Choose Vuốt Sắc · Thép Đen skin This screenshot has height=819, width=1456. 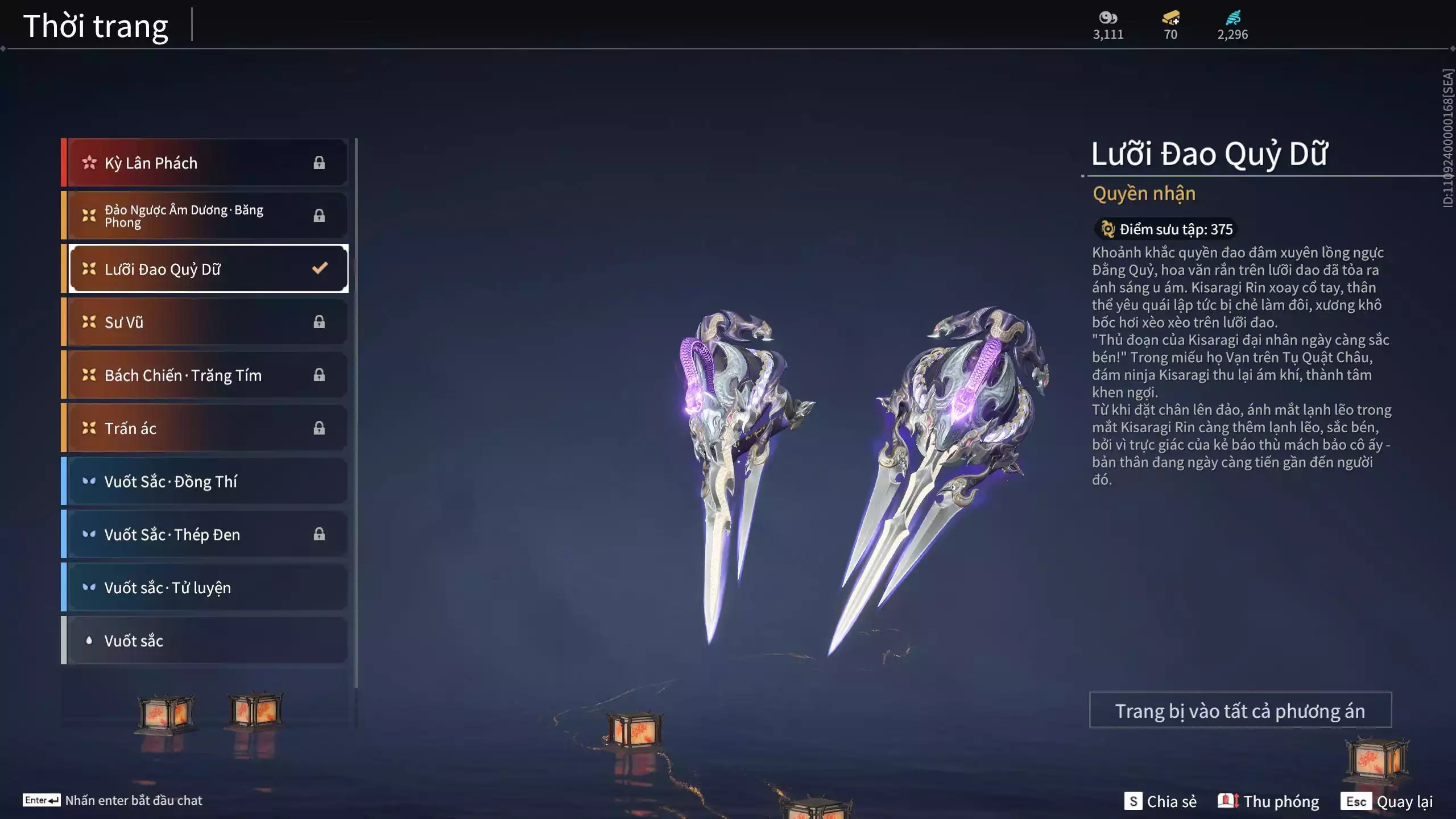point(206,534)
